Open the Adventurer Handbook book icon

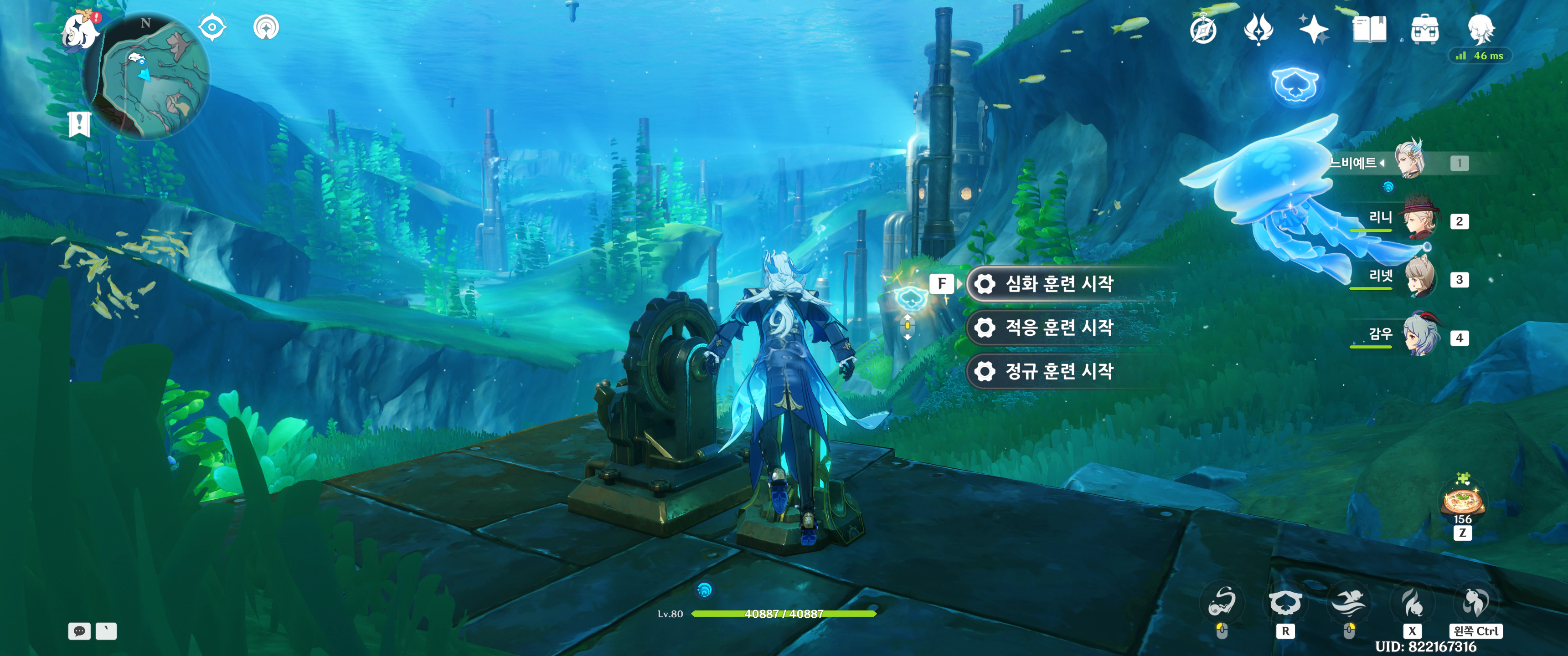click(1369, 29)
